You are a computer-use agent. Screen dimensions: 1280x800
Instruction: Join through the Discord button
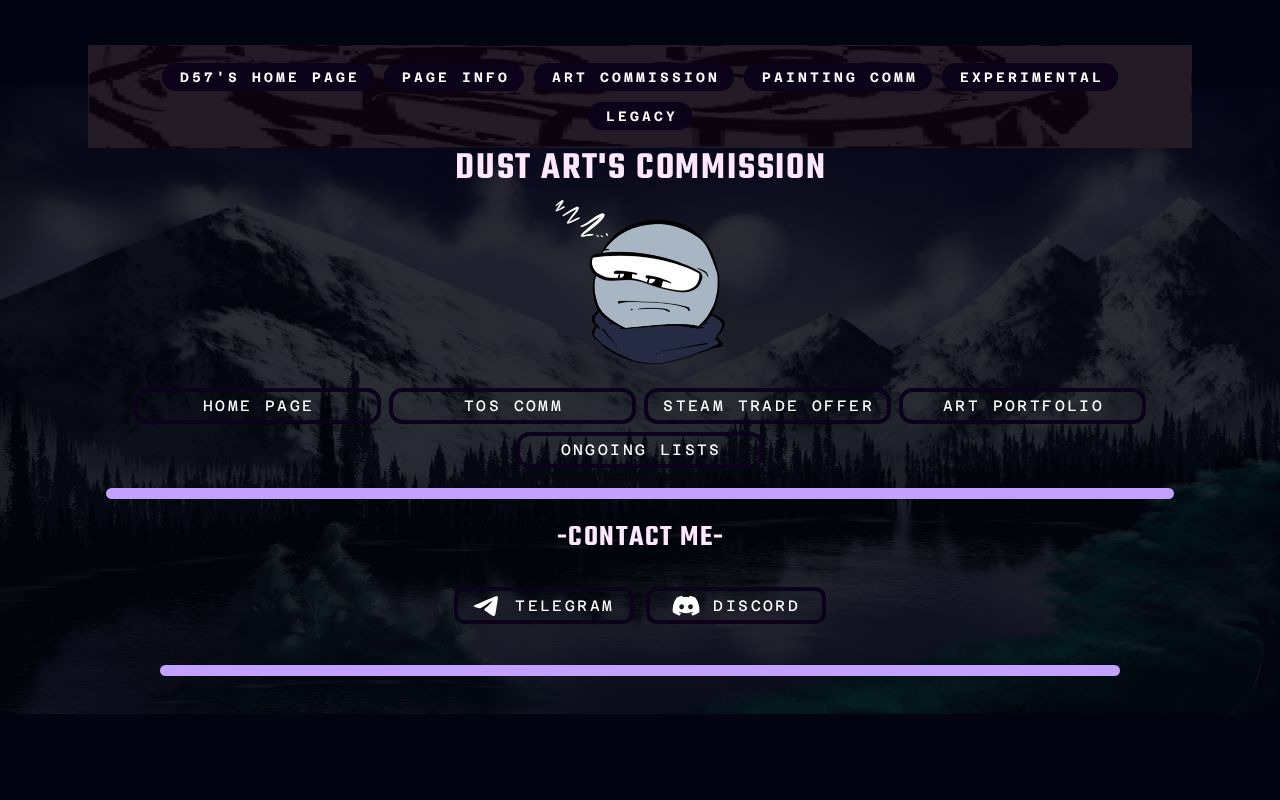(736, 605)
